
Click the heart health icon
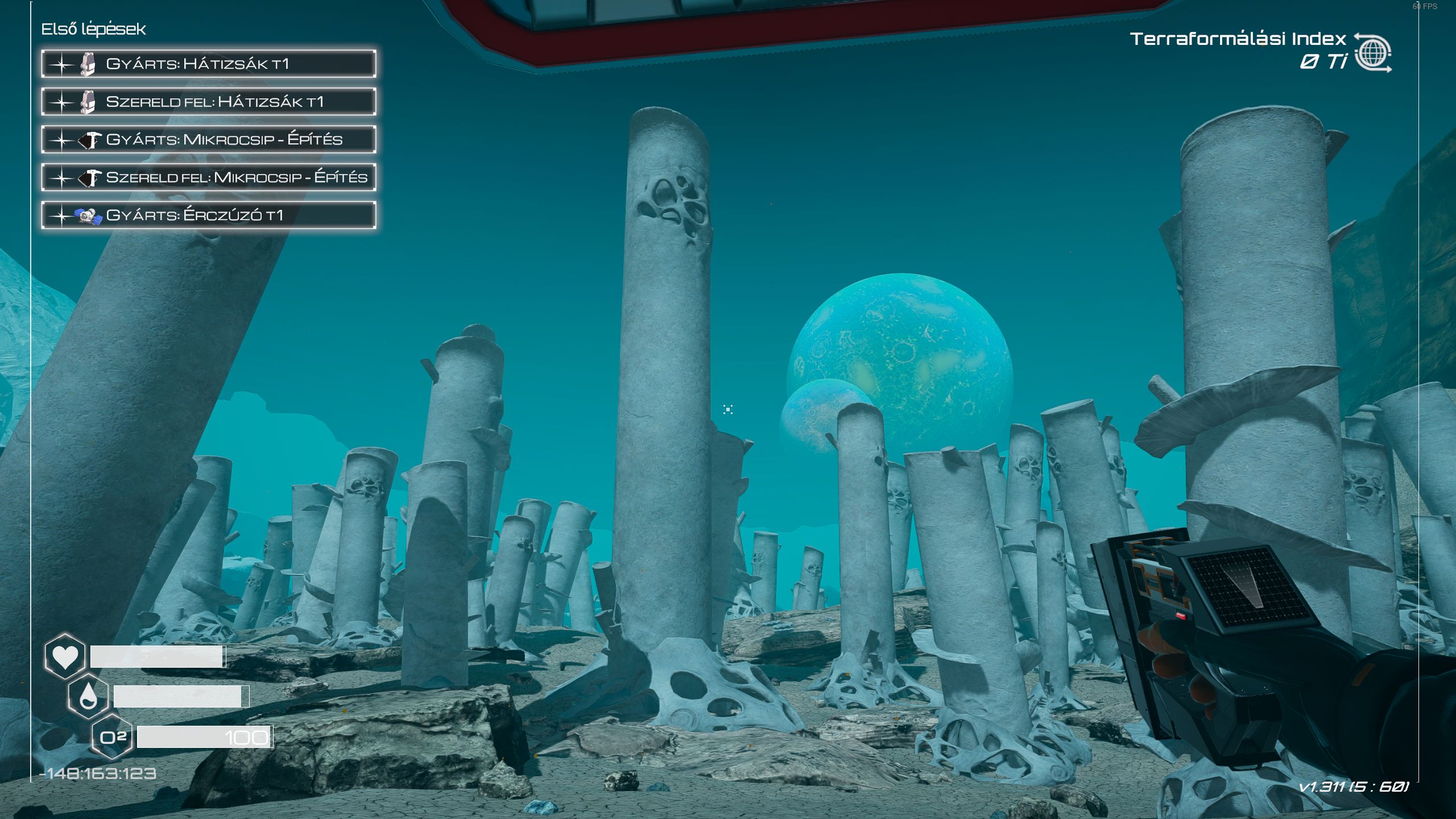(65, 657)
